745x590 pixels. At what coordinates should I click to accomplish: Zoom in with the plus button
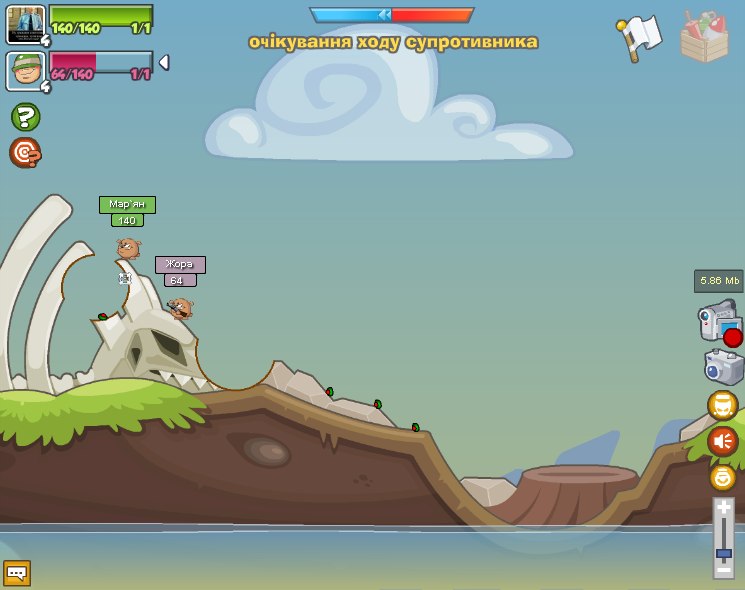(723, 508)
